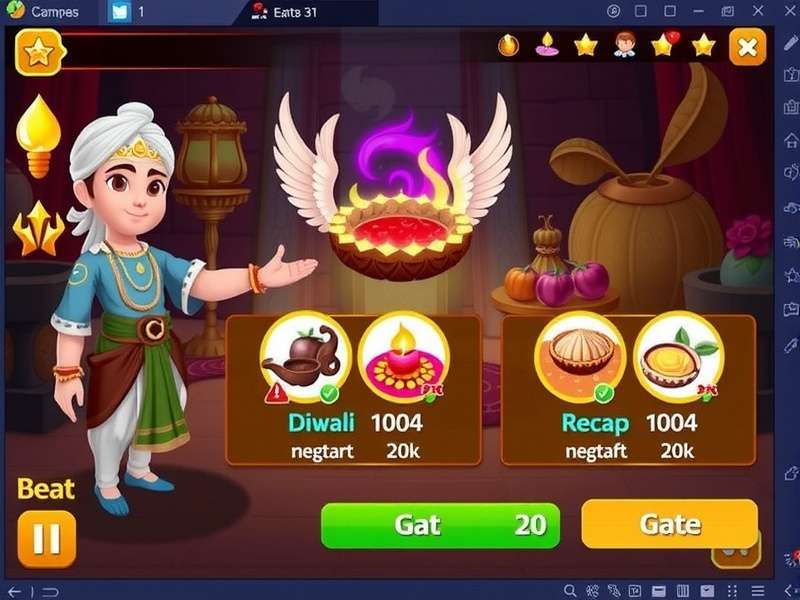Image resolution: width=800 pixels, height=600 pixels.
Task: Choose the pink diya candle item icon
Action: tap(401, 357)
